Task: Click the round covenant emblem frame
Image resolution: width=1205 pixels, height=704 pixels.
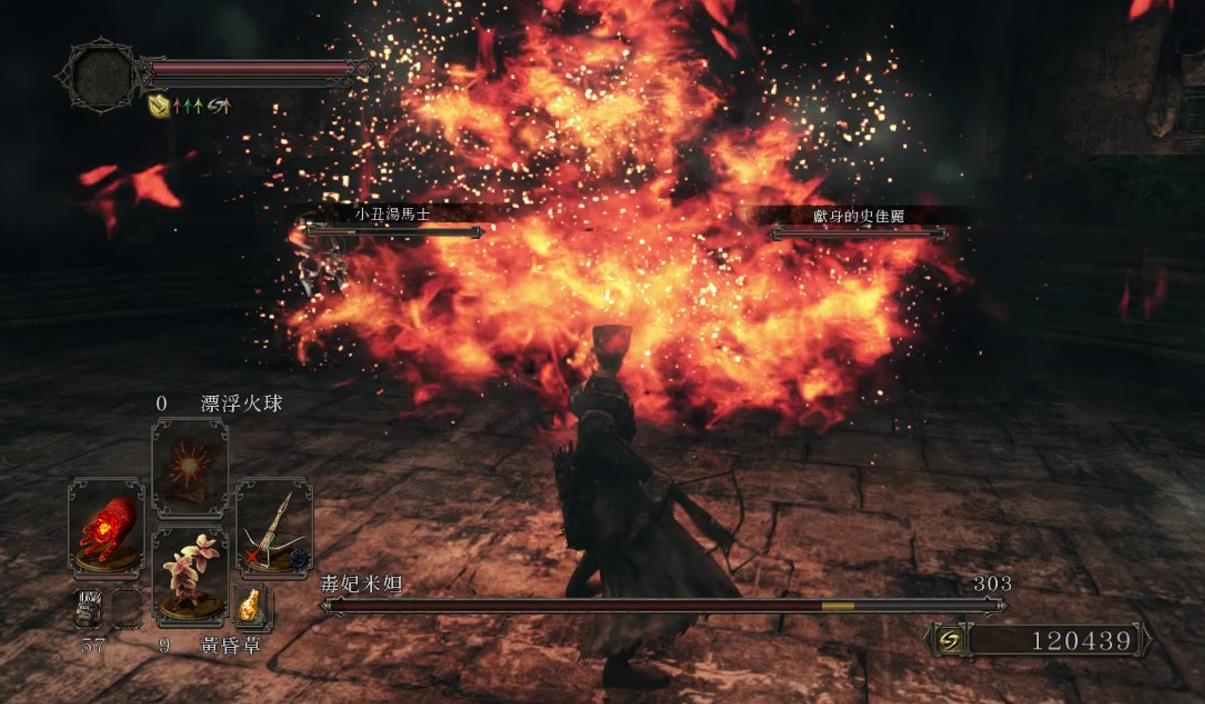Action: (x=99, y=73)
